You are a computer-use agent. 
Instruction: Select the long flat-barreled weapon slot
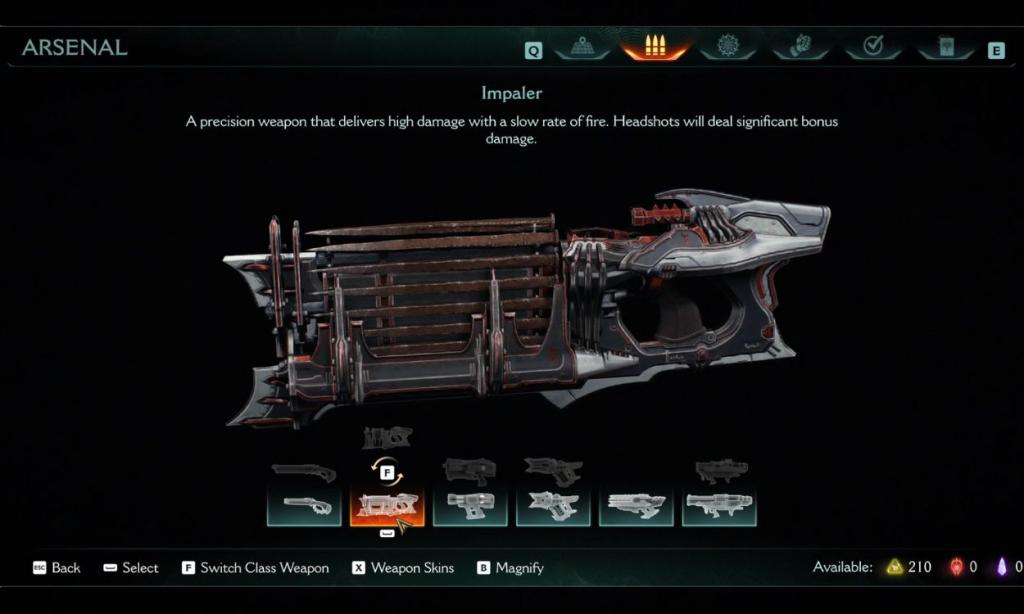tap(636, 506)
